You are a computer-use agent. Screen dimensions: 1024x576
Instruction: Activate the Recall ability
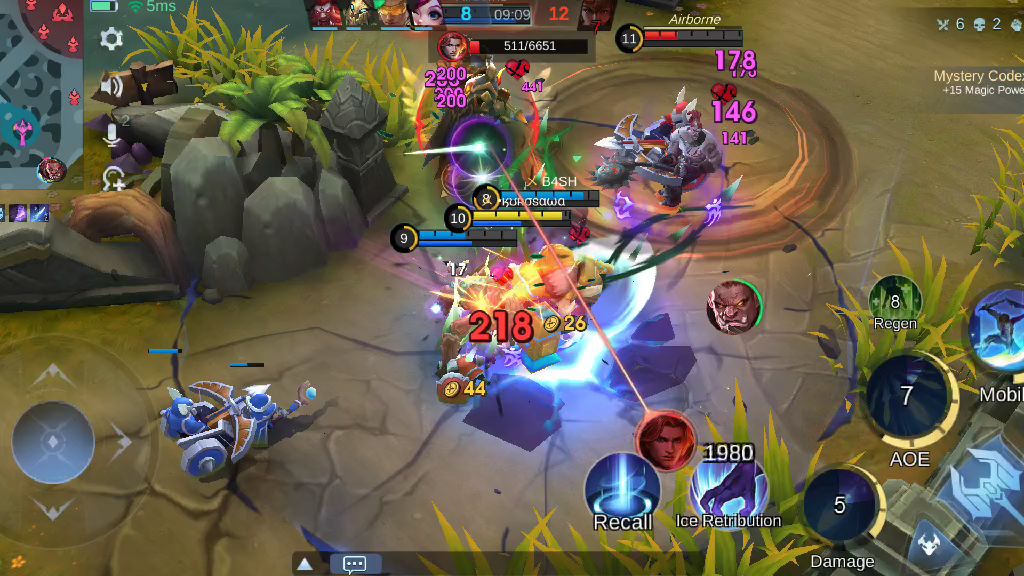[x=621, y=487]
